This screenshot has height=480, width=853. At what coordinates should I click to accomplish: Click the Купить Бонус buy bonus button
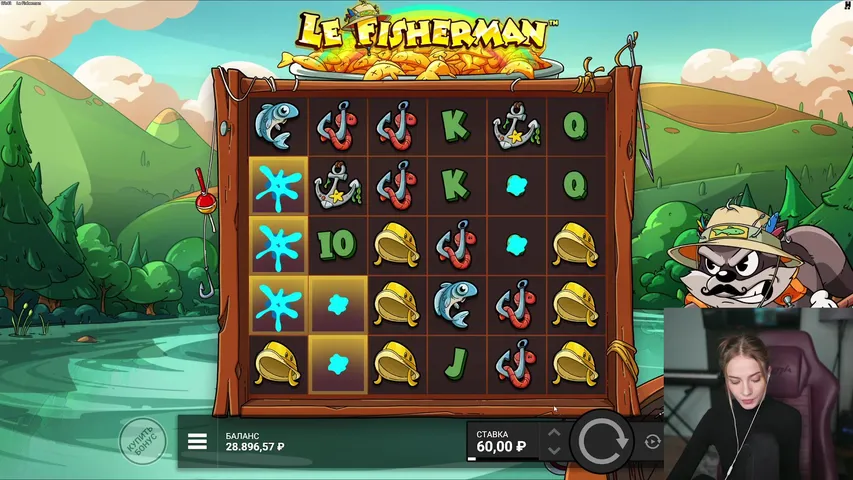pyautogui.click(x=142, y=440)
